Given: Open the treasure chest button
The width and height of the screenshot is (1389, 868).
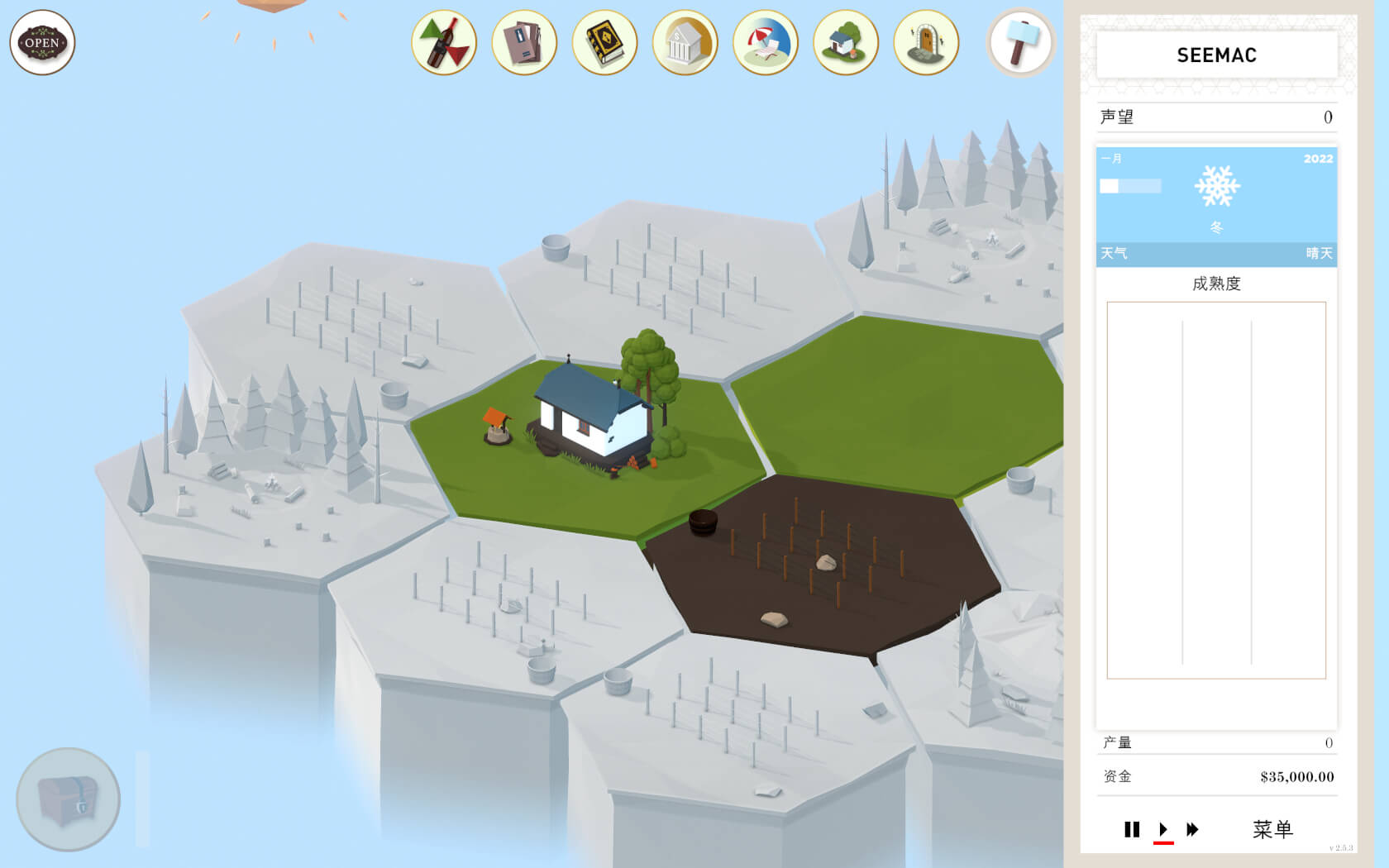Looking at the screenshot, I should [68, 799].
